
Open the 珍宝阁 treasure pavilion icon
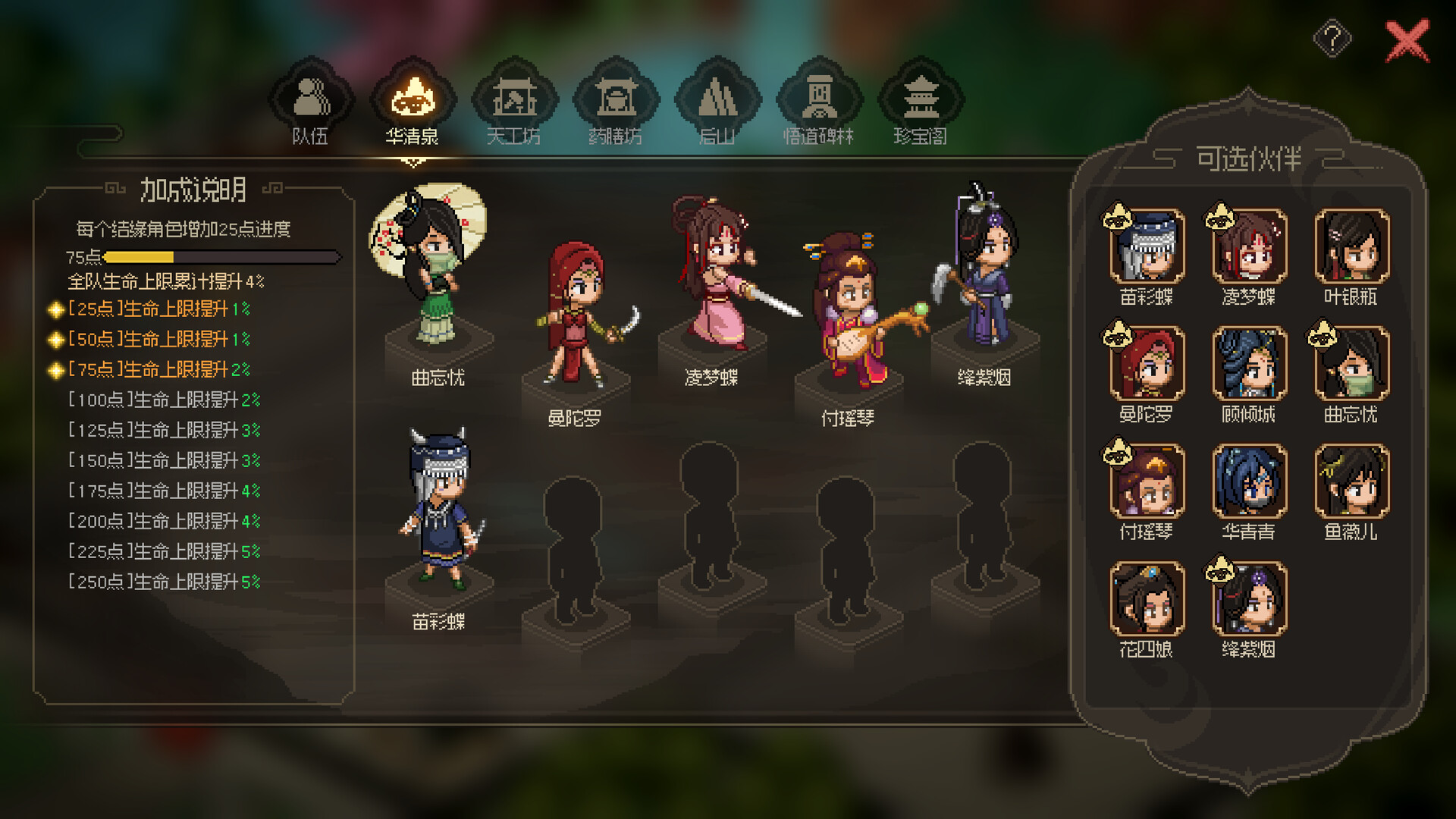point(921,99)
